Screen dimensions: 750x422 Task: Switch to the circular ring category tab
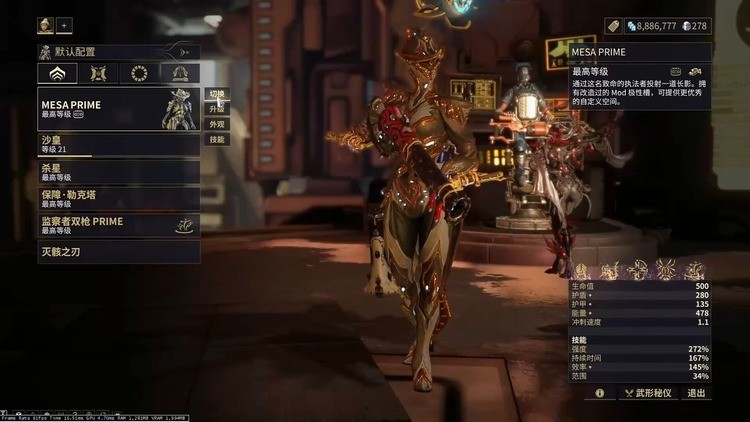point(139,73)
